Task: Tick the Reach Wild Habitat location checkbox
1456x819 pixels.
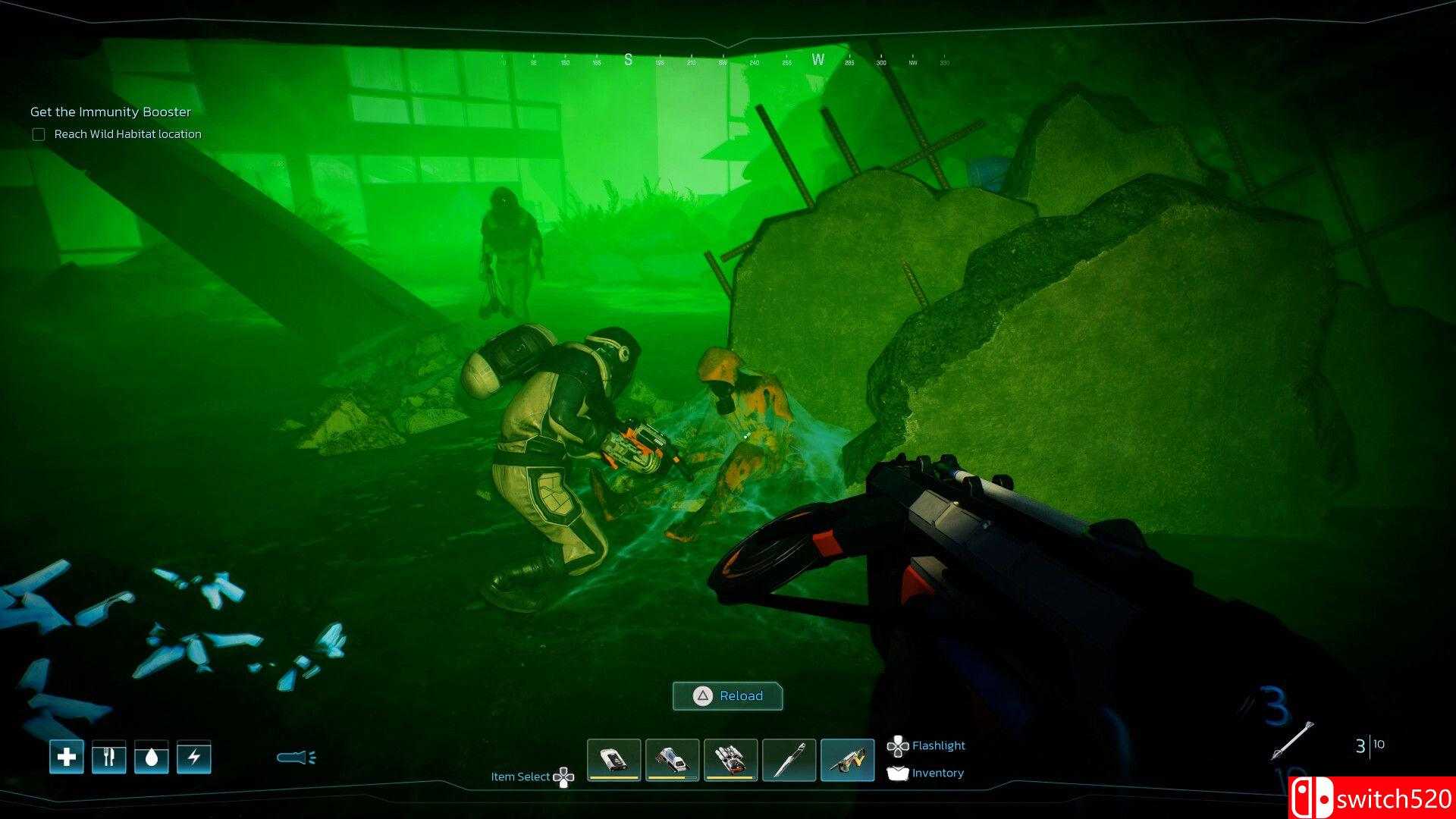Action: pos(39,134)
